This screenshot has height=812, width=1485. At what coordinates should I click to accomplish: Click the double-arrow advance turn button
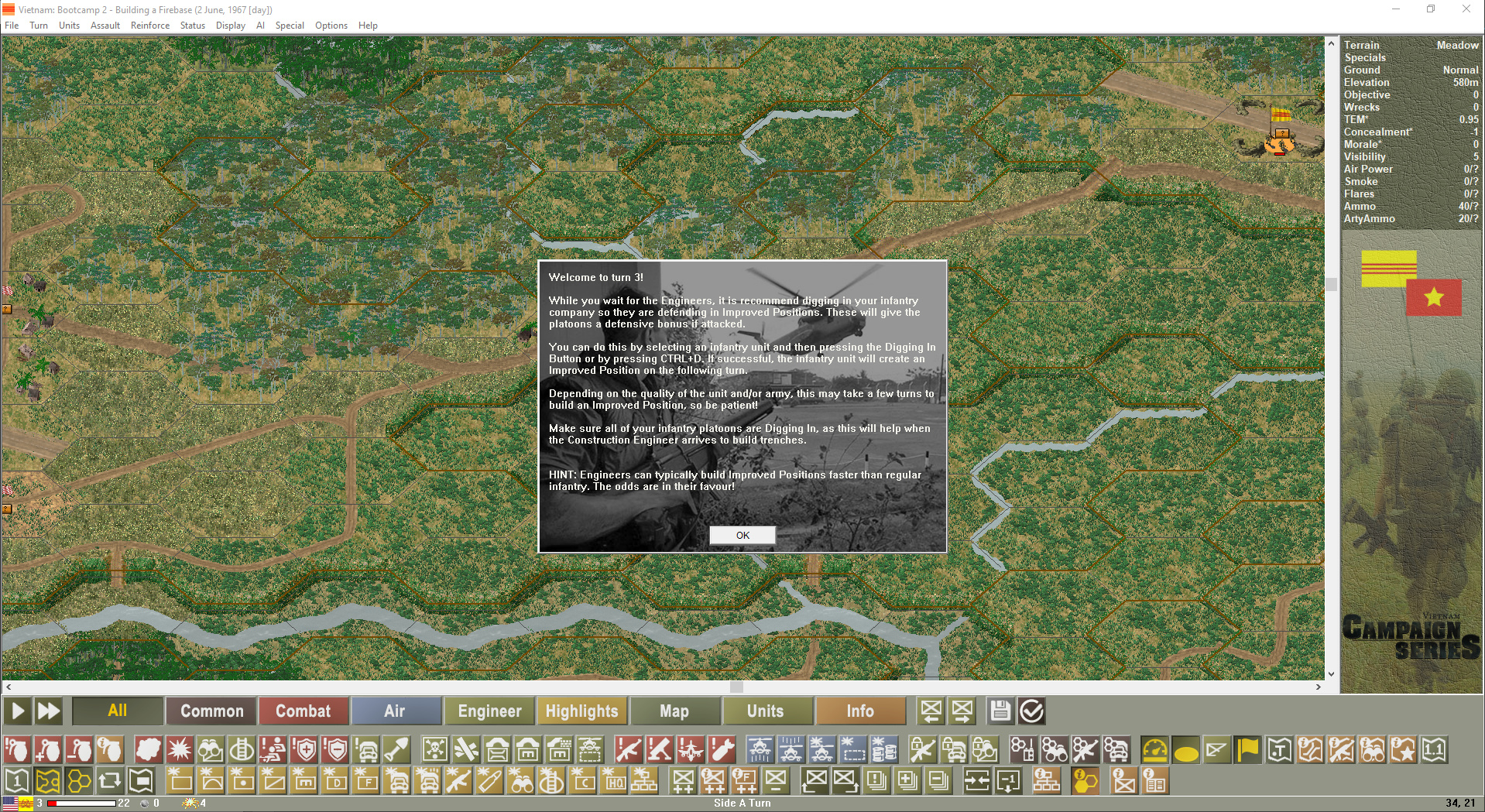click(x=48, y=711)
